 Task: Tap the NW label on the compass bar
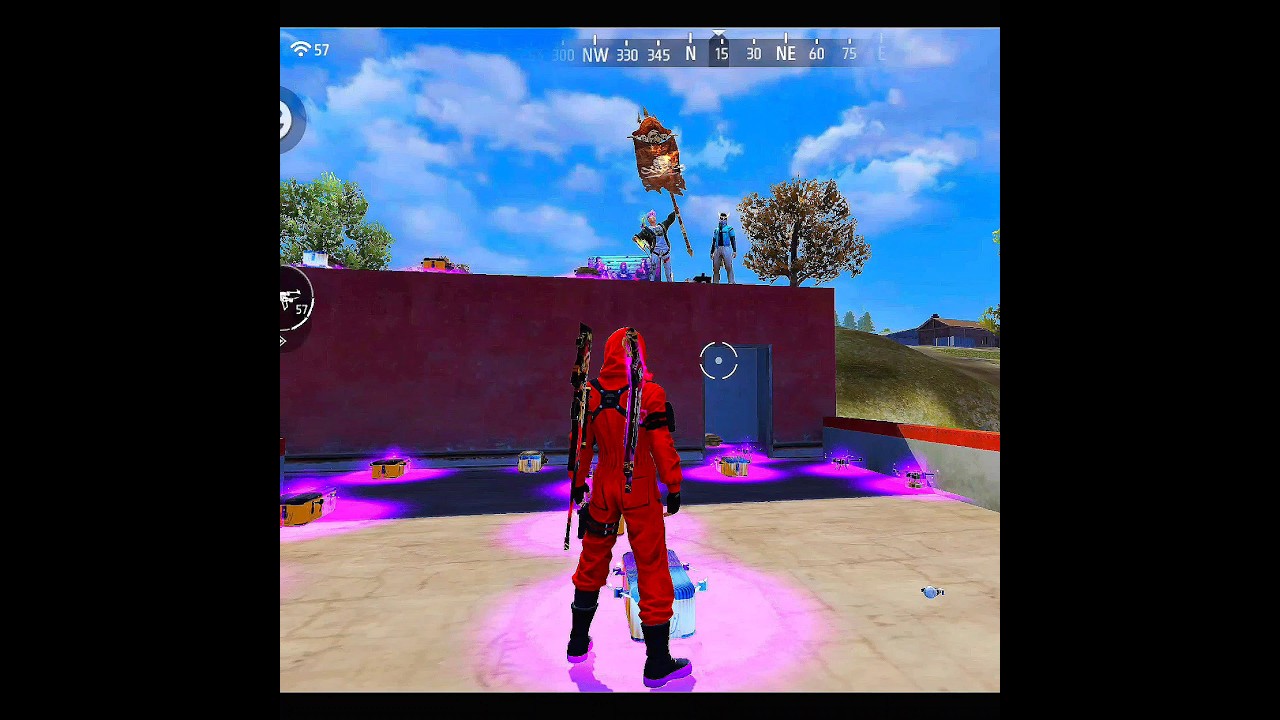595,55
